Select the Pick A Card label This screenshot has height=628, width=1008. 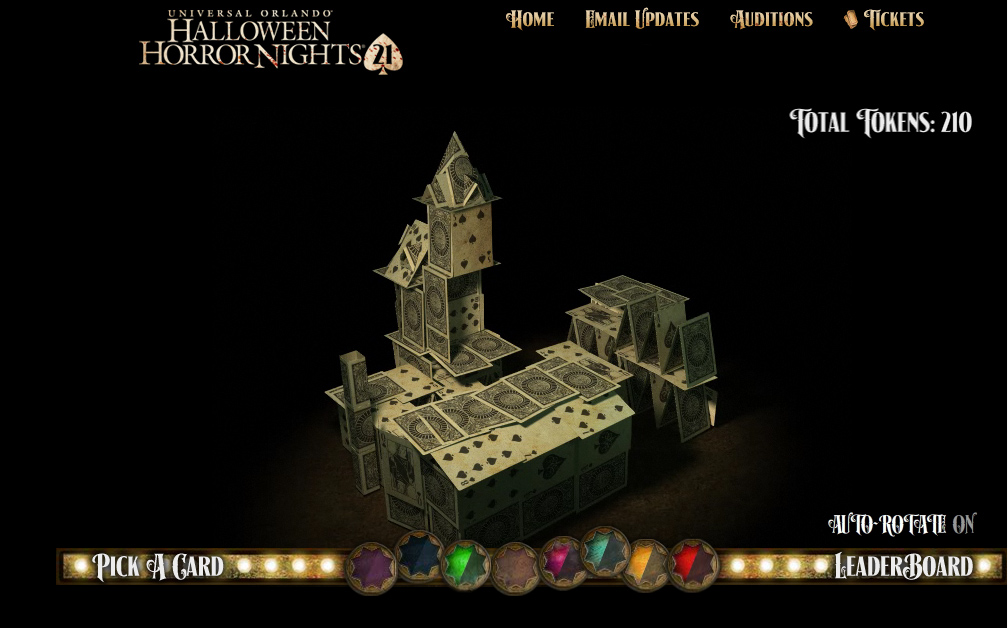click(158, 566)
